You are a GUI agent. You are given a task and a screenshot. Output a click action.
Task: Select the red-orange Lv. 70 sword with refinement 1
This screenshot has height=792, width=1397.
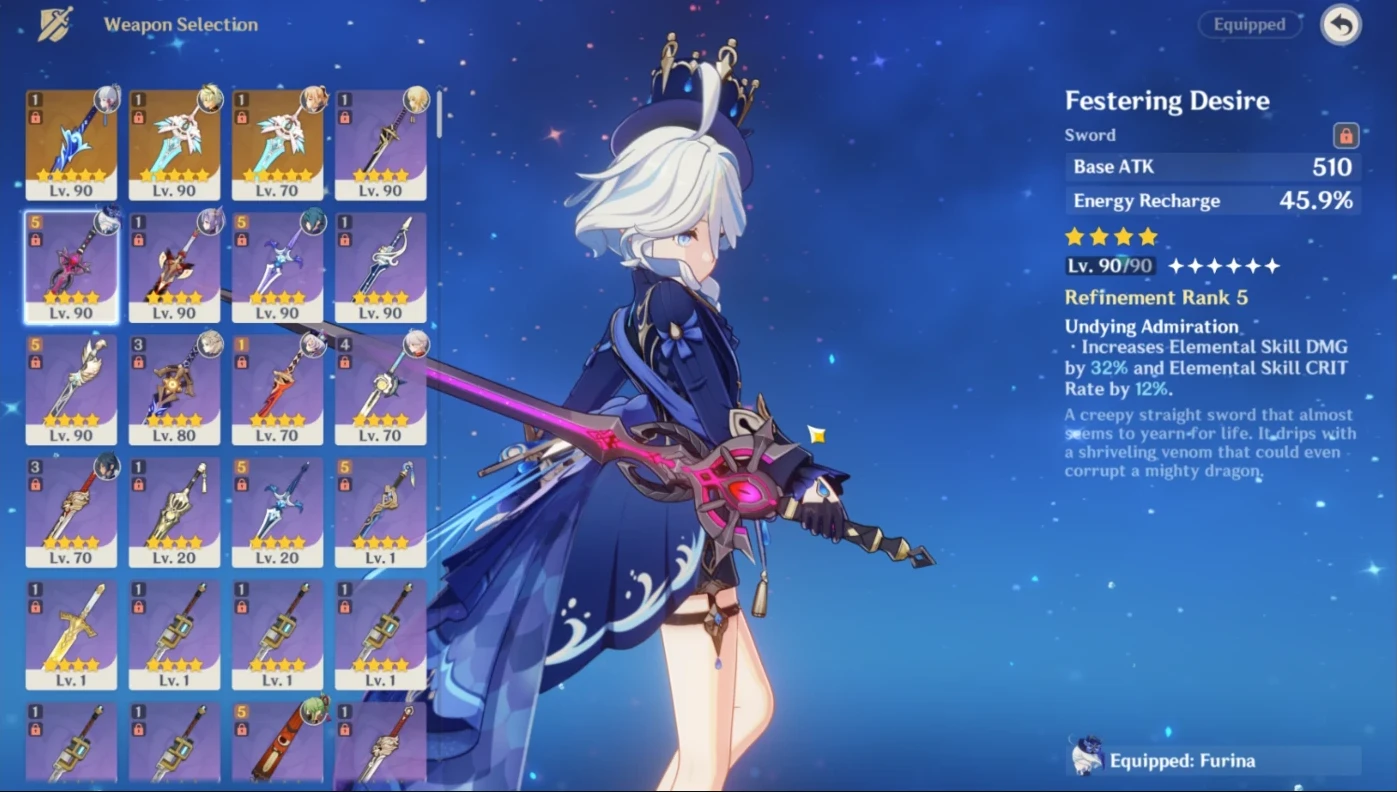click(277, 390)
